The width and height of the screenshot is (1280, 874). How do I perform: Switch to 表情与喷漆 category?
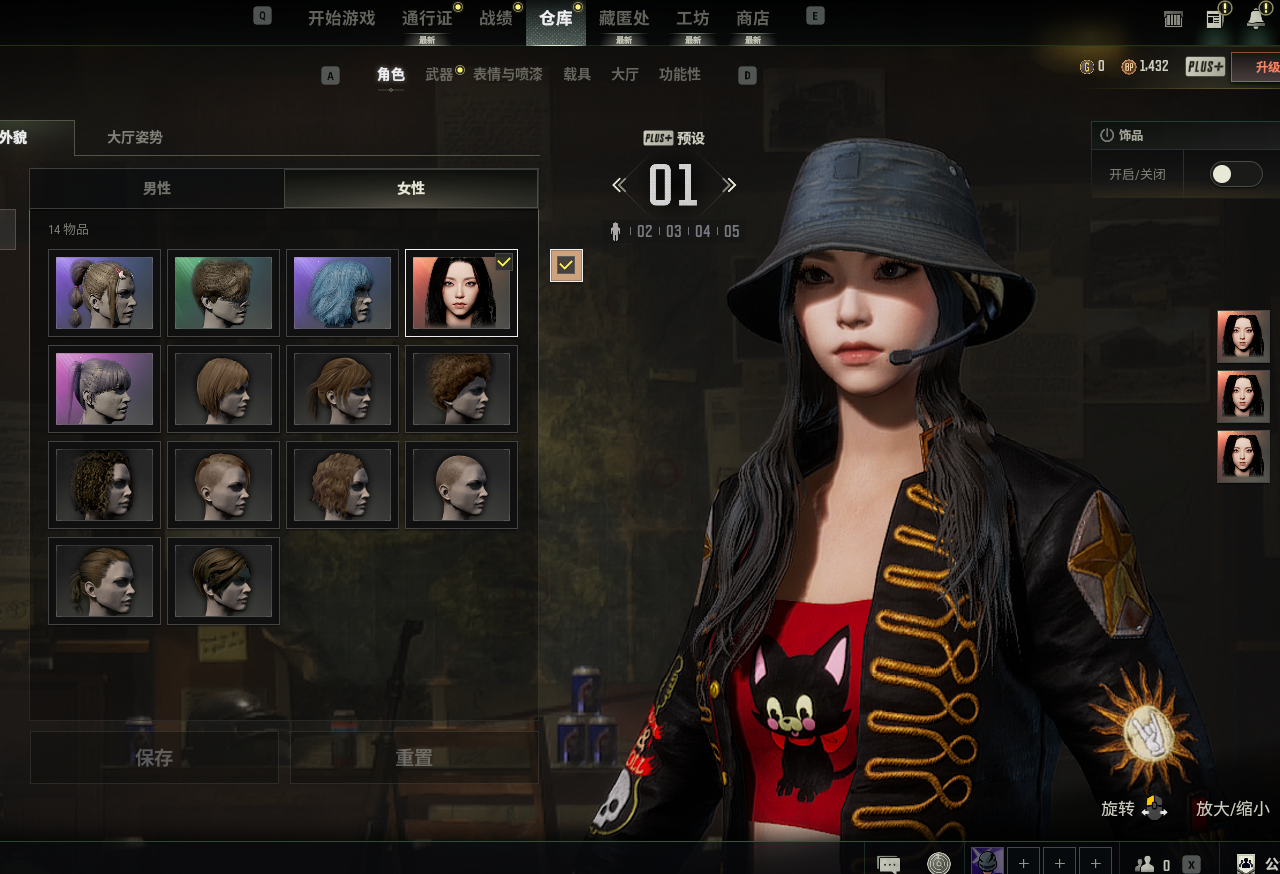pyautogui.click(x=507, y=75)
